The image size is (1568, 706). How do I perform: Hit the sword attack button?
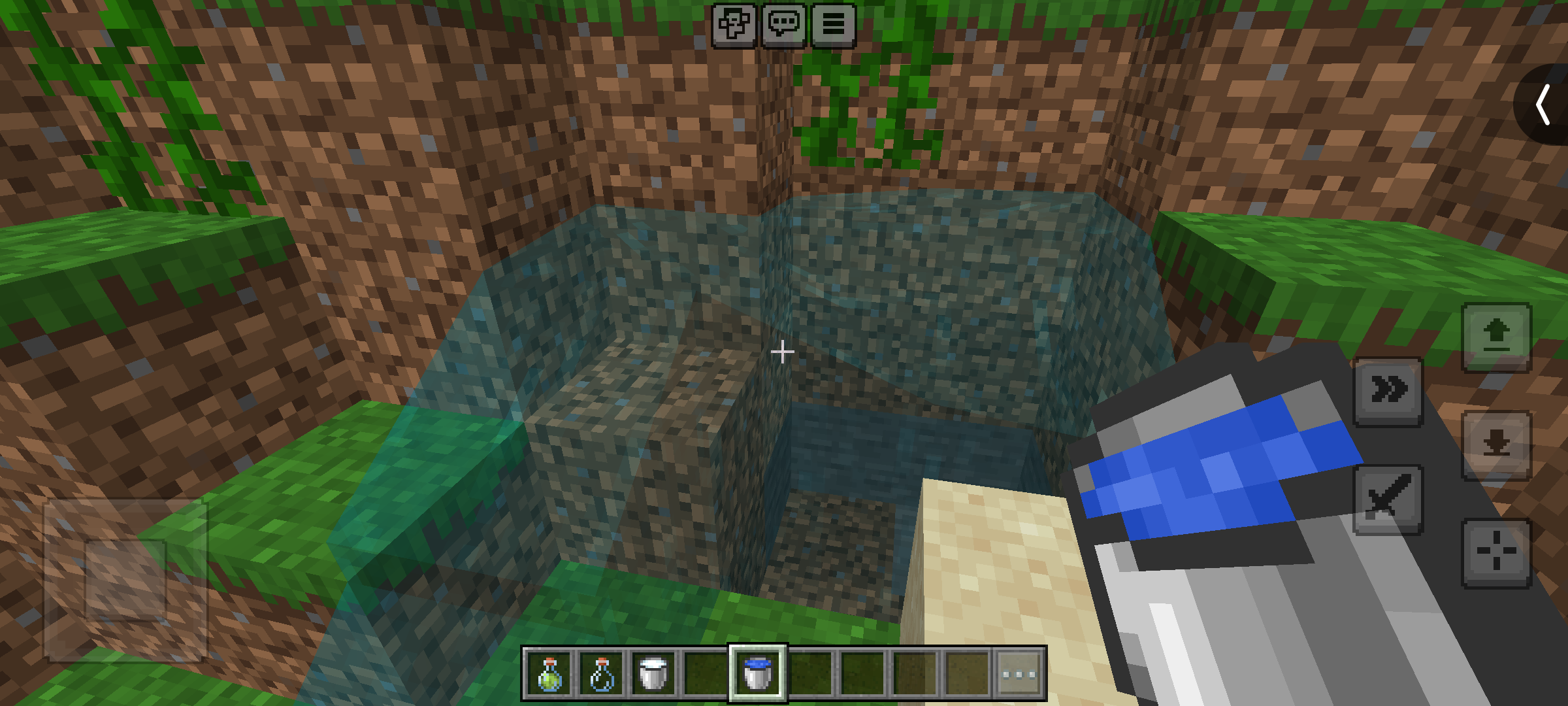[x=1388, y=499]
